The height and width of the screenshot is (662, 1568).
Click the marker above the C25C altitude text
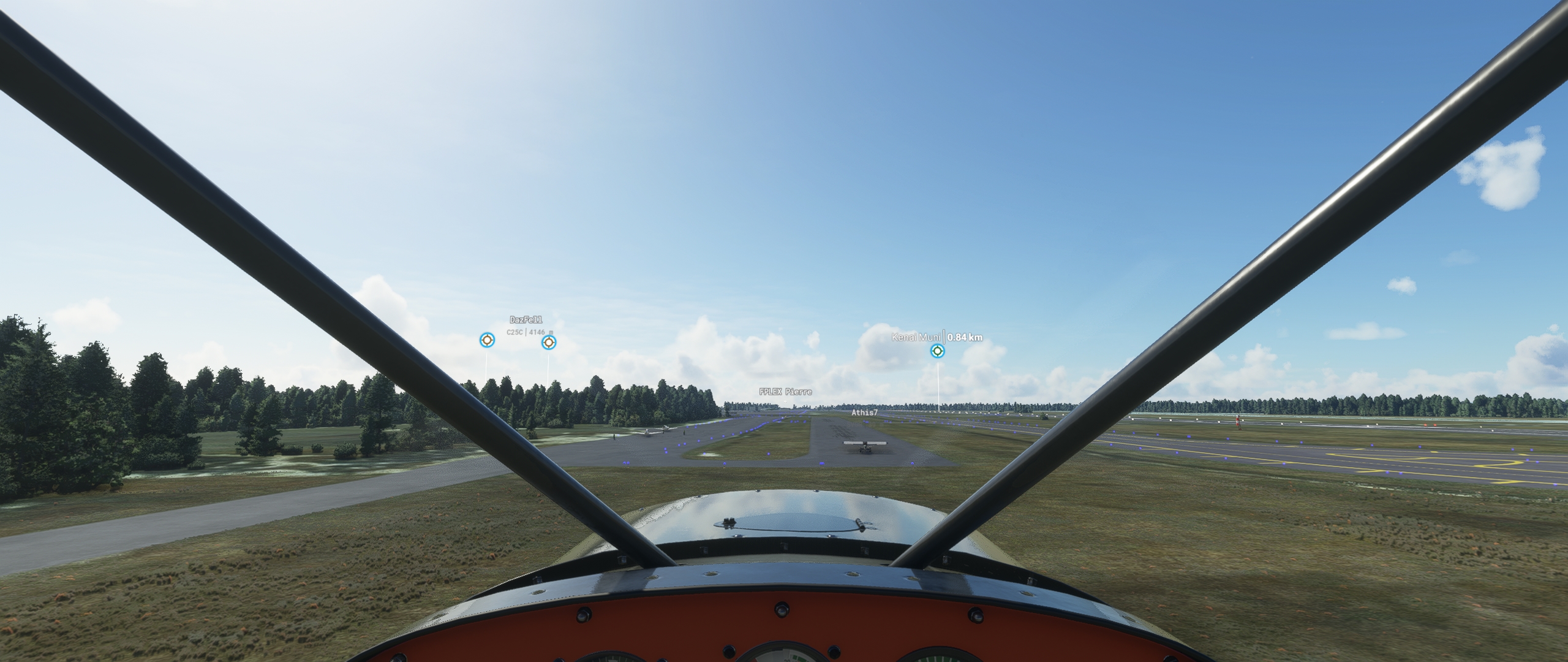click(x=548, y=342)
